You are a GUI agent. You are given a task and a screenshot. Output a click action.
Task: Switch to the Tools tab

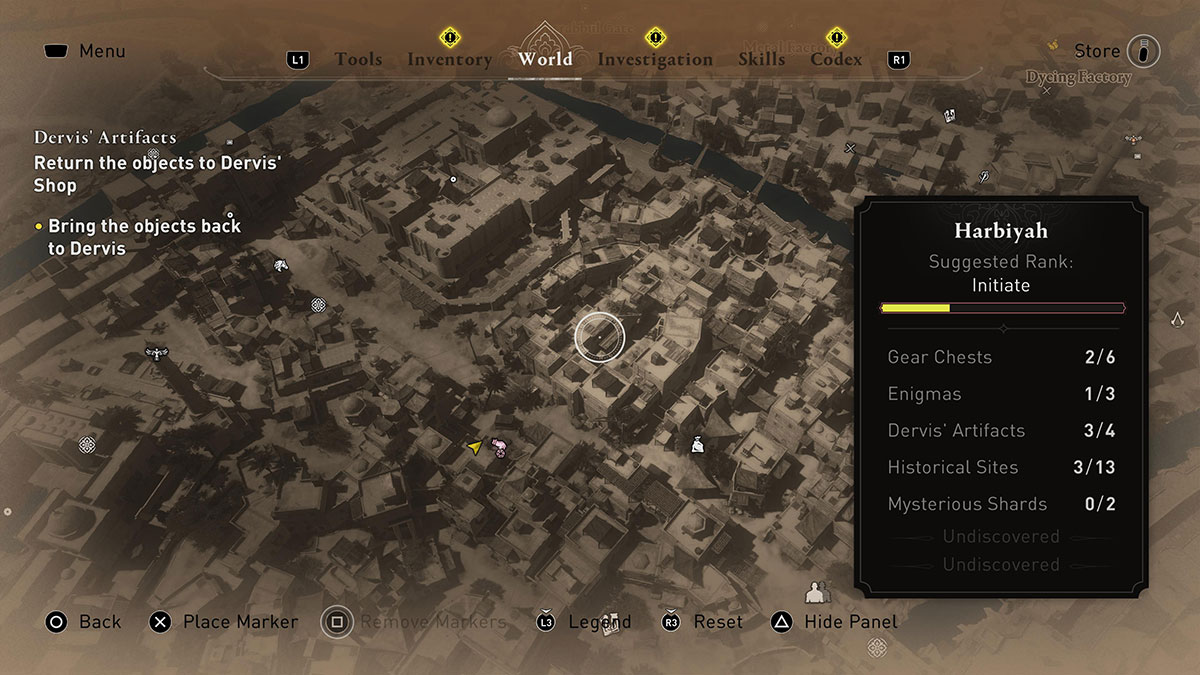(x=358, y=59)
